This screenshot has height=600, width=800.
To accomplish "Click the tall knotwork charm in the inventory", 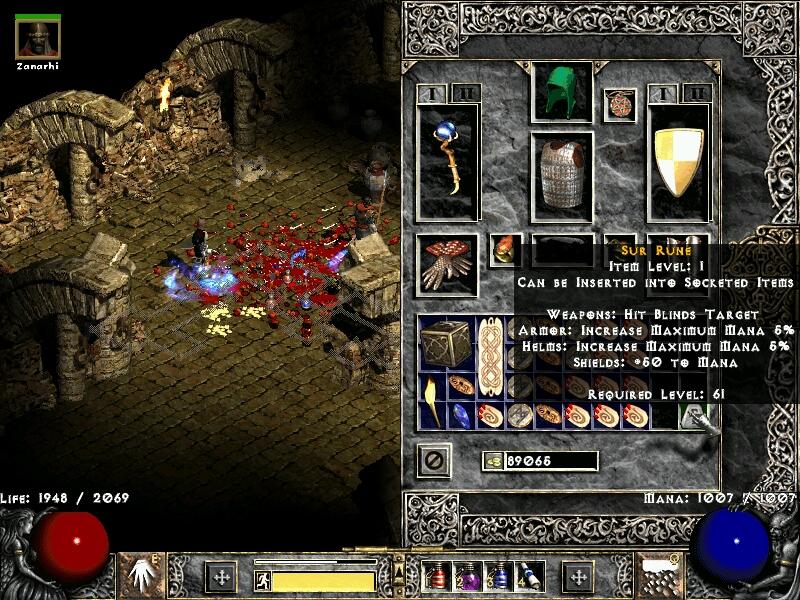I will [490, 357].
